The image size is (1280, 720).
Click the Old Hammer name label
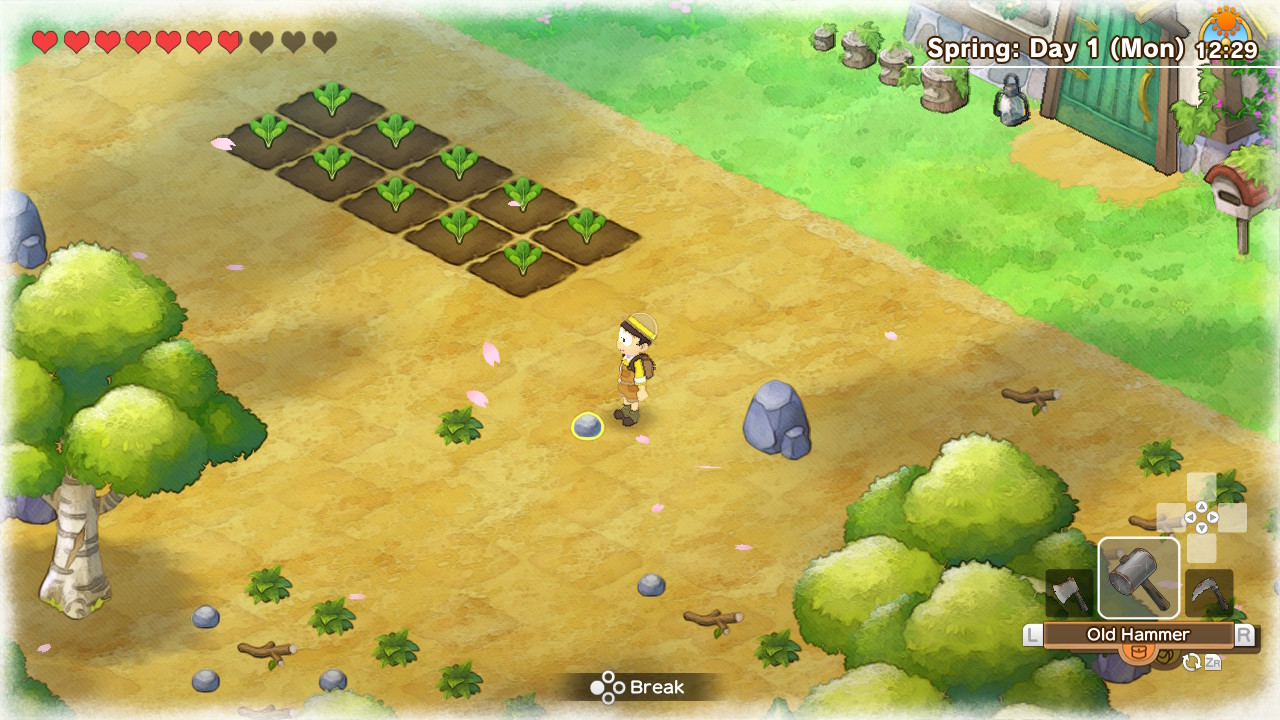click(x=1141, y=634)
